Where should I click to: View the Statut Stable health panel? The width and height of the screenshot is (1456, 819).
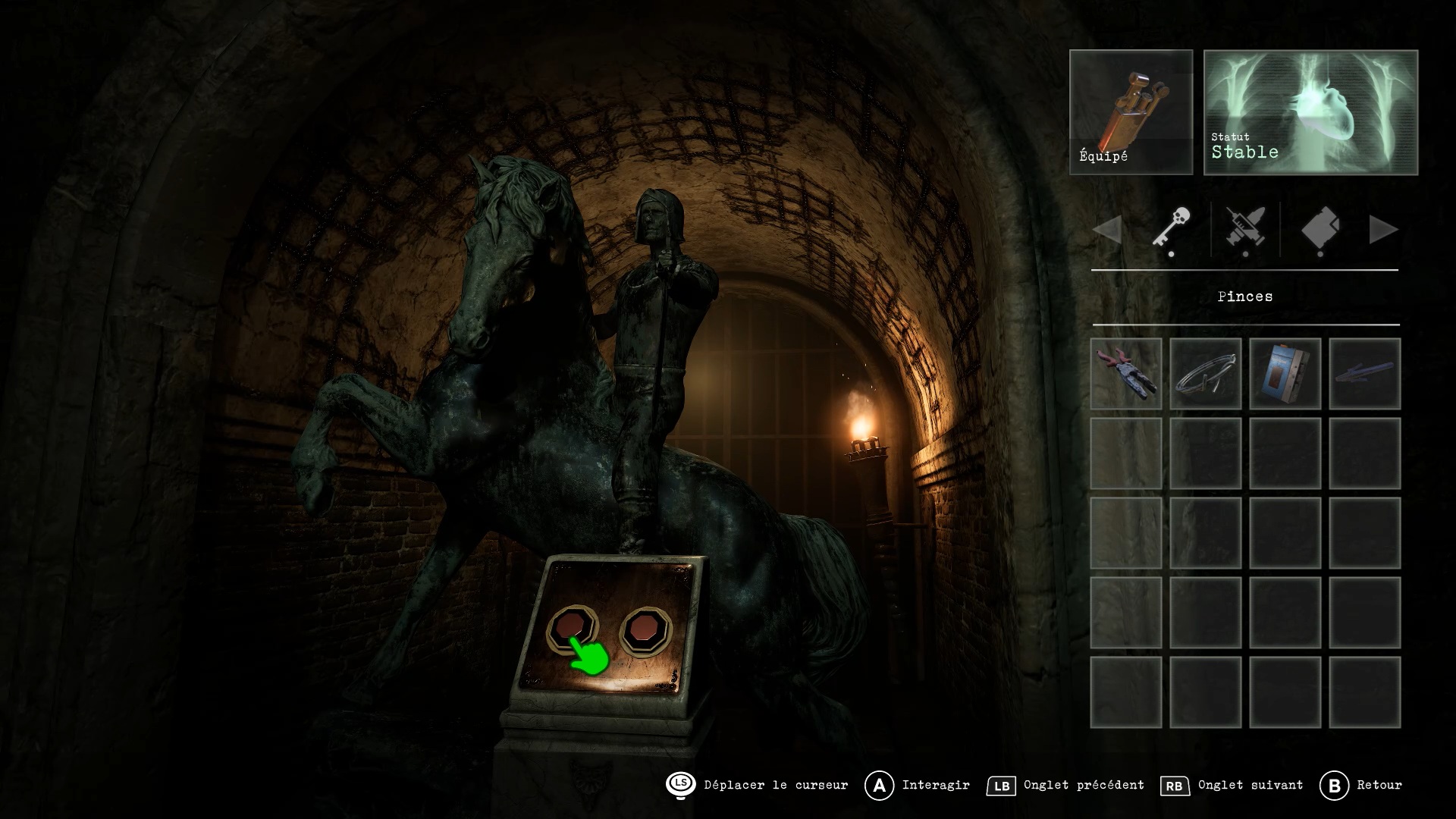1310,112
